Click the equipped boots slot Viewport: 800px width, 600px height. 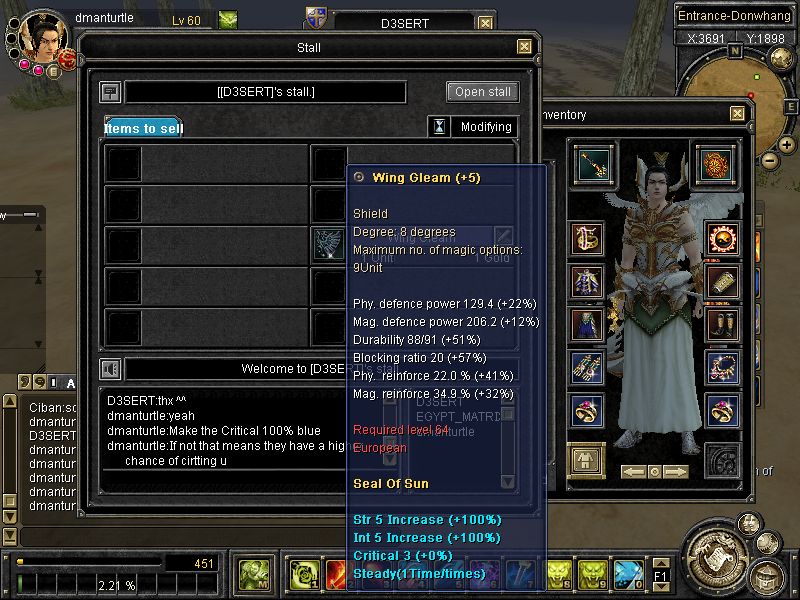722,323
